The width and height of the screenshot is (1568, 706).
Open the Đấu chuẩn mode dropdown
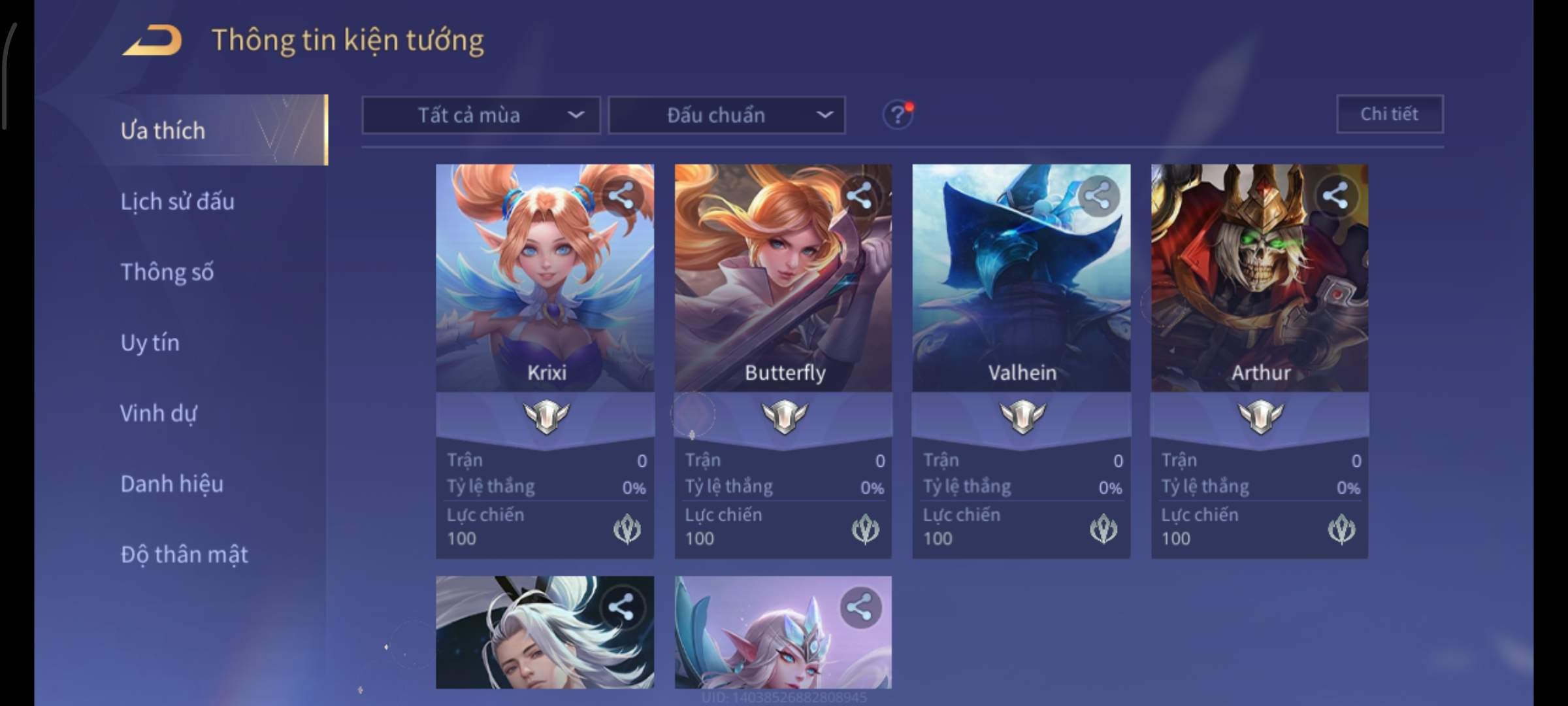pos(727,116)
